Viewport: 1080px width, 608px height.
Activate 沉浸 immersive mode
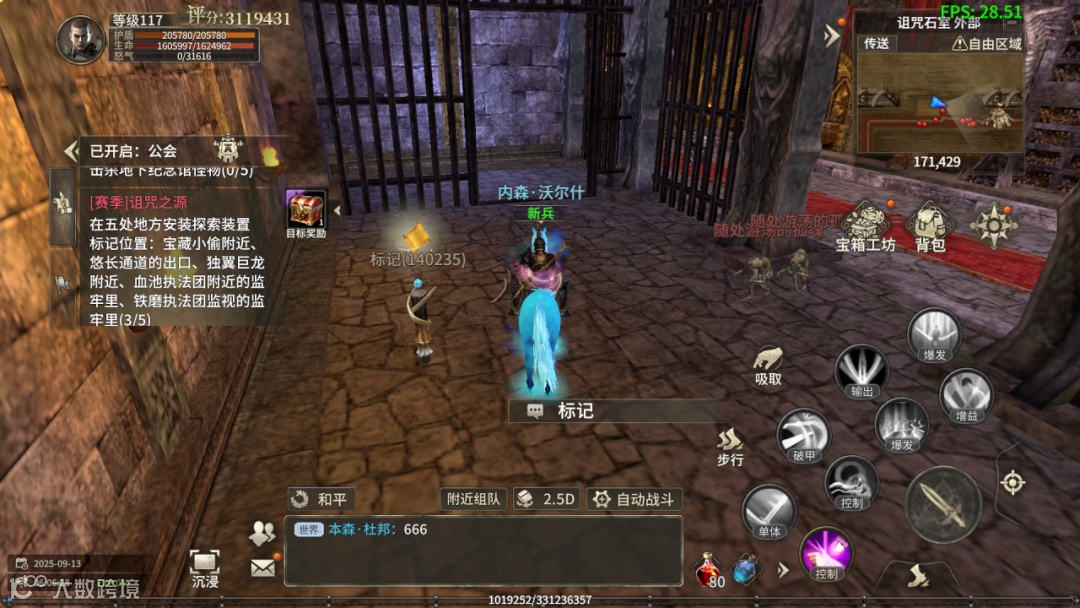pyautogui.click(x=204, y=567)
